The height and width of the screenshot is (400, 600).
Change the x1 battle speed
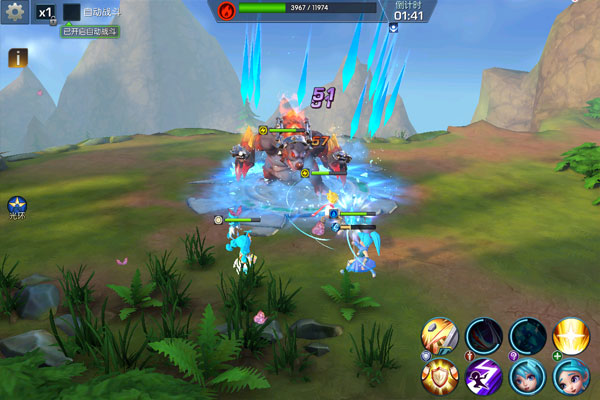[46, 13]
